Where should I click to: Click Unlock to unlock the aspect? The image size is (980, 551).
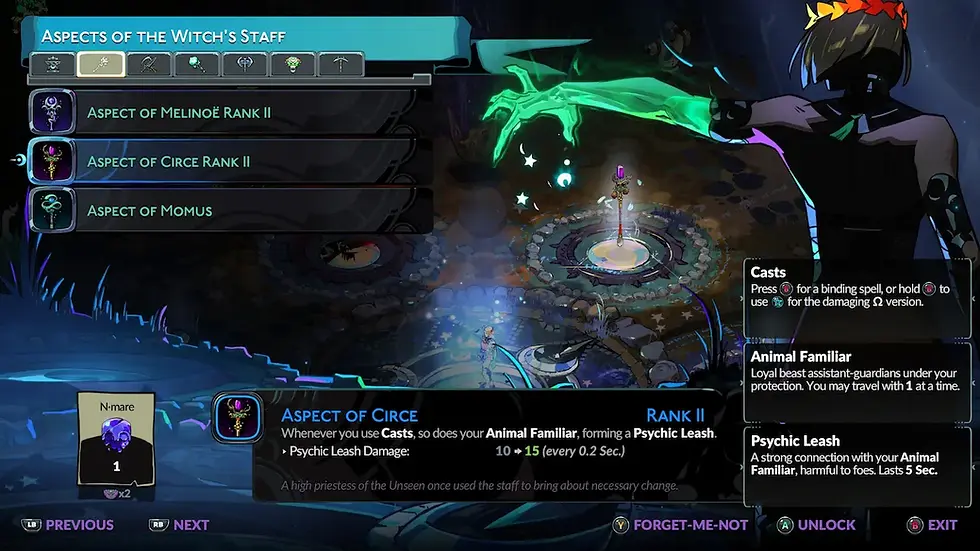[x=815, y=524]
